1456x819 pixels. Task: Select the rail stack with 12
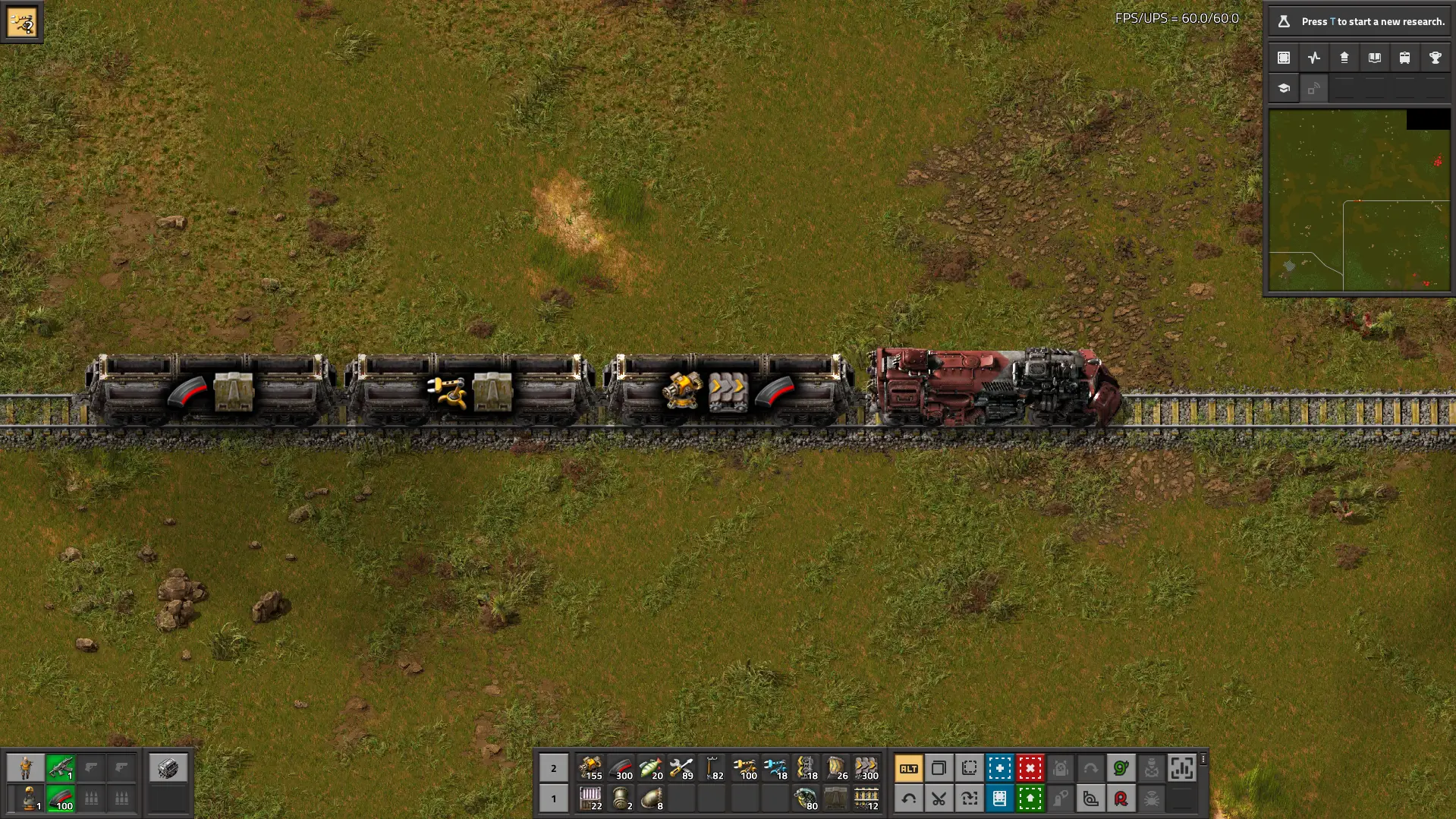point(866,799)
